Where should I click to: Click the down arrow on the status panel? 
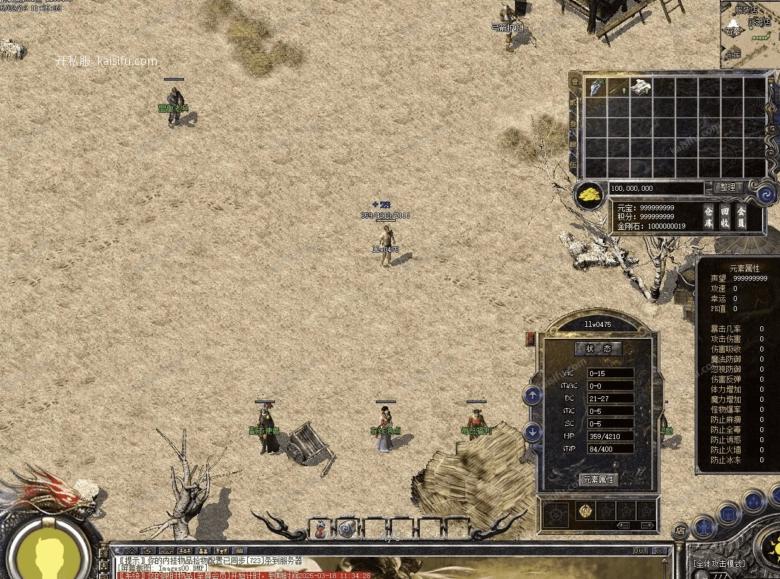click(x=532, y=432)
